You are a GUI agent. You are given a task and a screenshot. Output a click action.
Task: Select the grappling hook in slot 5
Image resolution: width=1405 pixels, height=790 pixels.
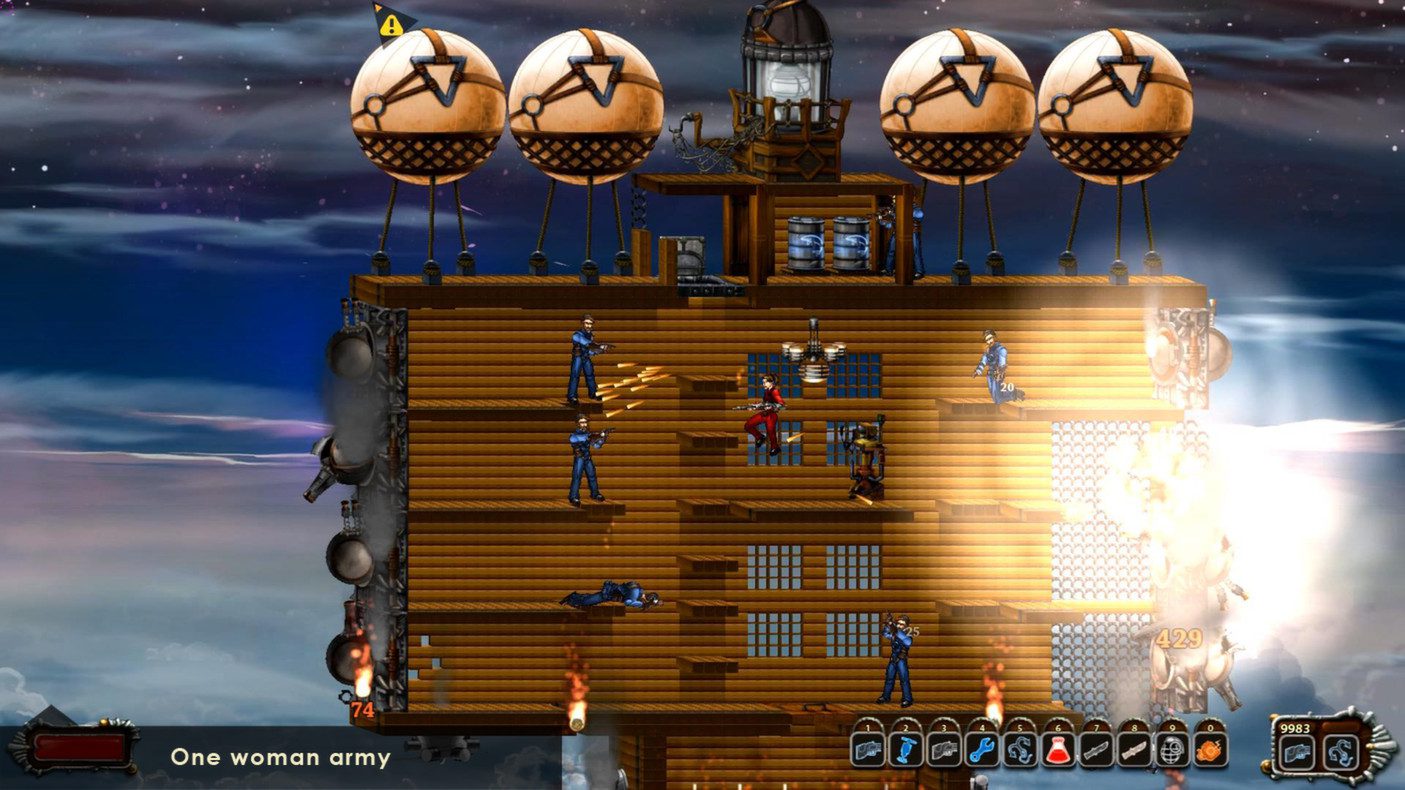tap(1019, 748)
